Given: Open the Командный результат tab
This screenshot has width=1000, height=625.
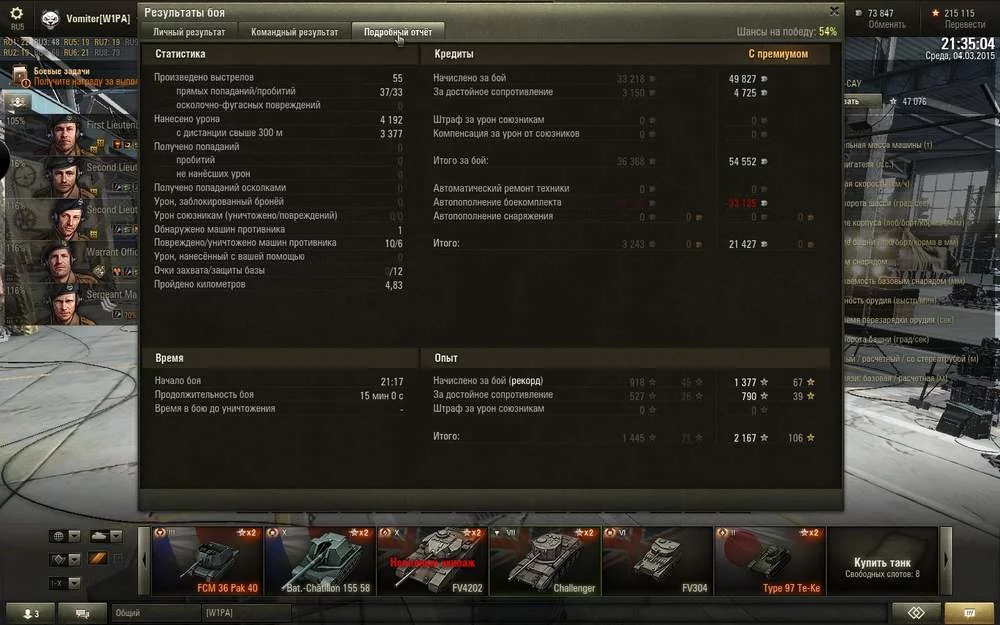Looking at the screenshot, I should pos(295,32).
